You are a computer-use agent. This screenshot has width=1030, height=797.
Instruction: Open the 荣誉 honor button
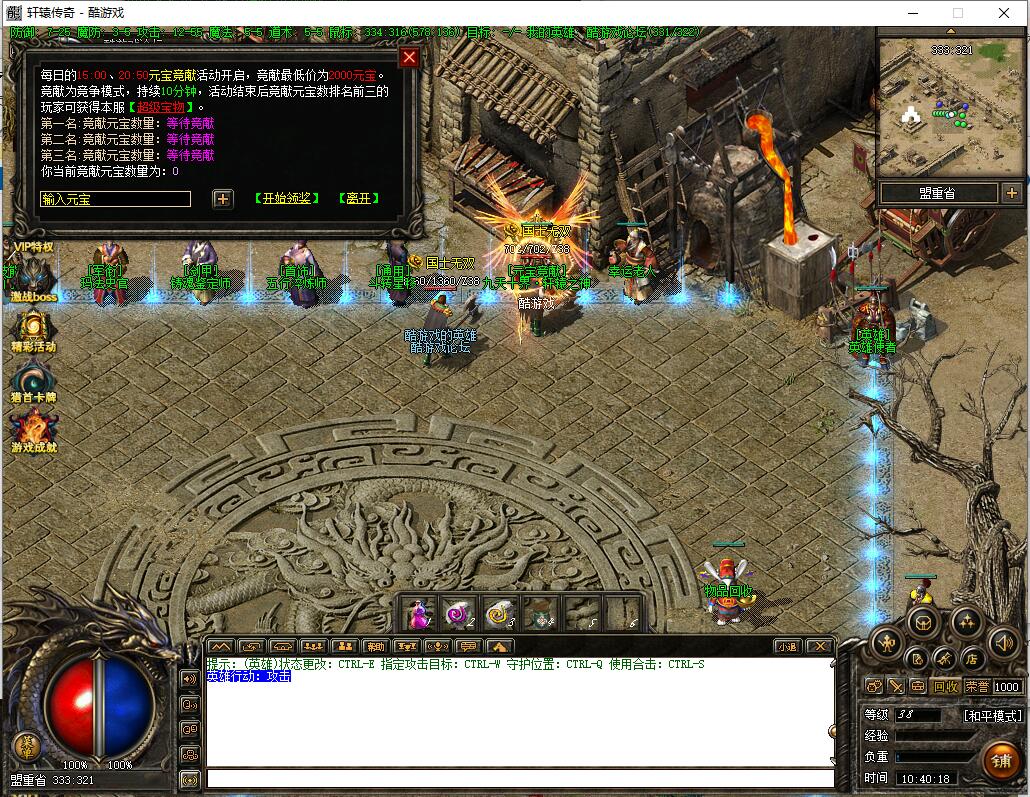977,687
